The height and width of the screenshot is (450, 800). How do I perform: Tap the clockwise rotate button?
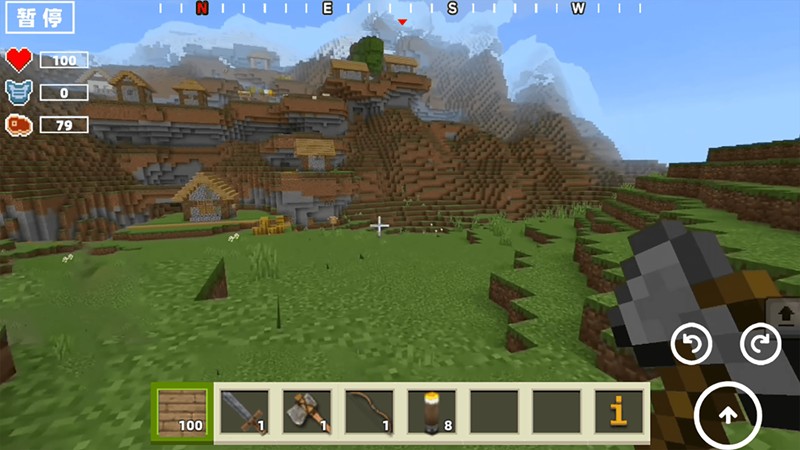click(759, 344)
